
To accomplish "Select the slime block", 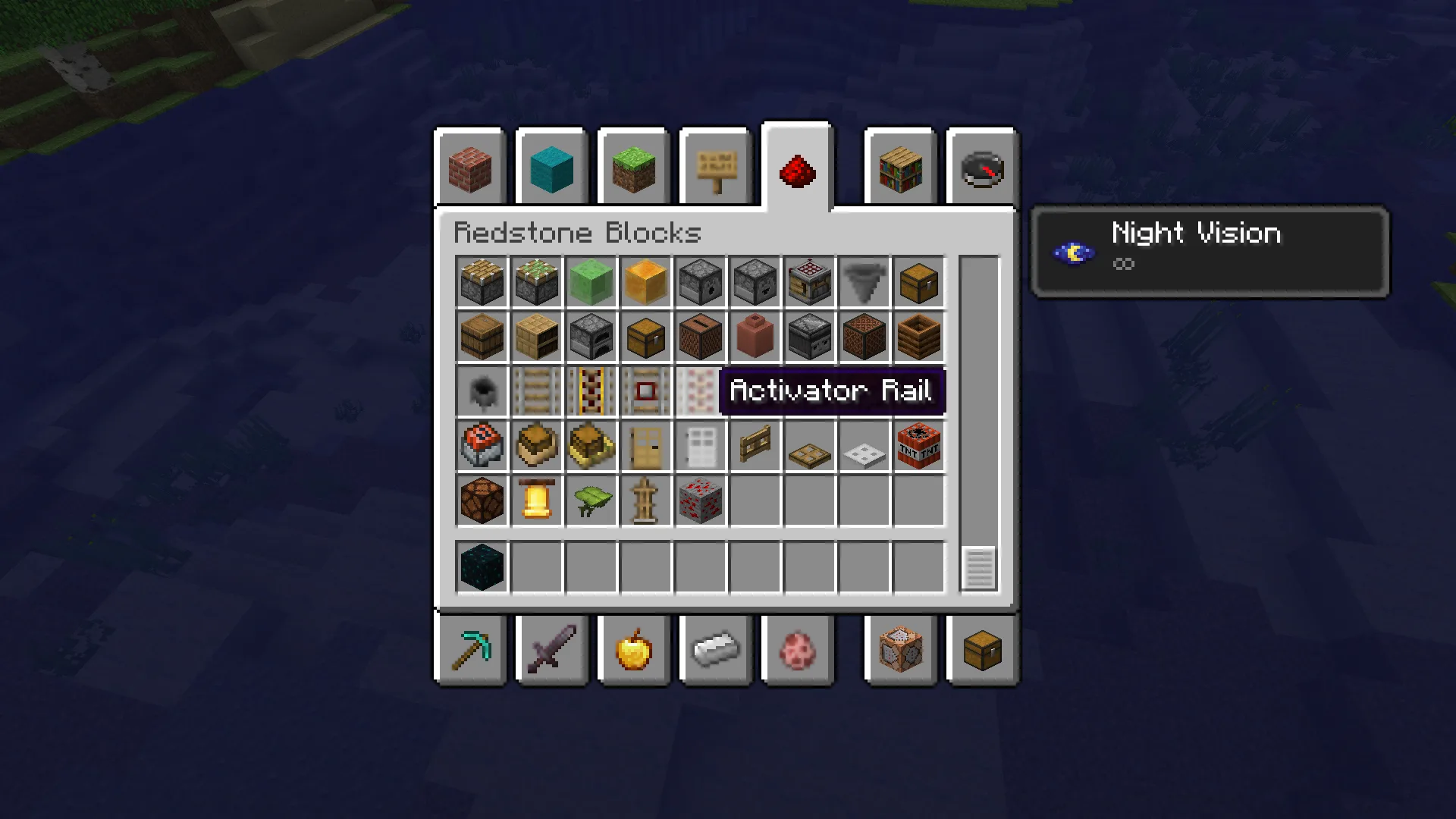I will 591,282.
